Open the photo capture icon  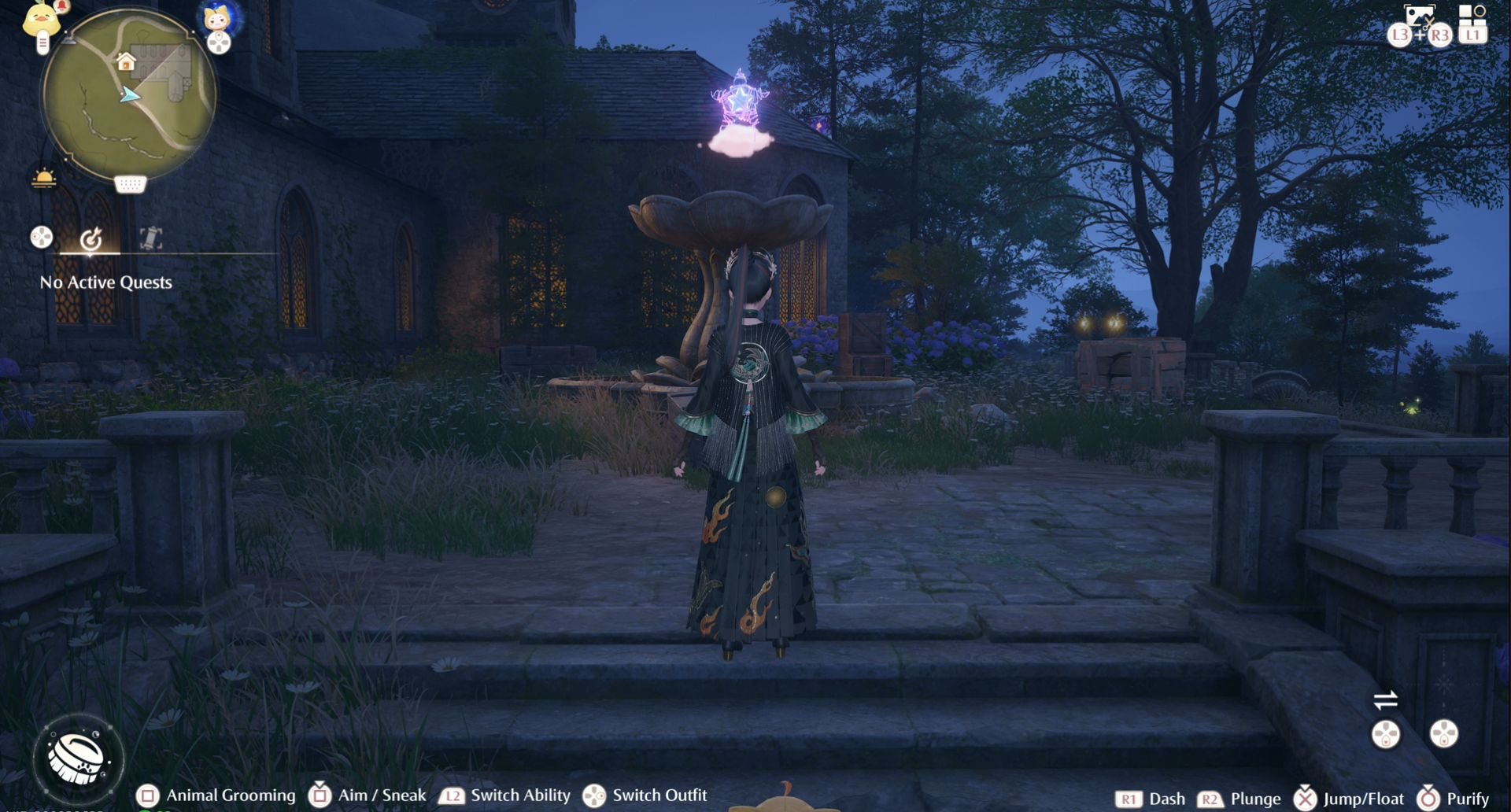tap(1419, 16)
